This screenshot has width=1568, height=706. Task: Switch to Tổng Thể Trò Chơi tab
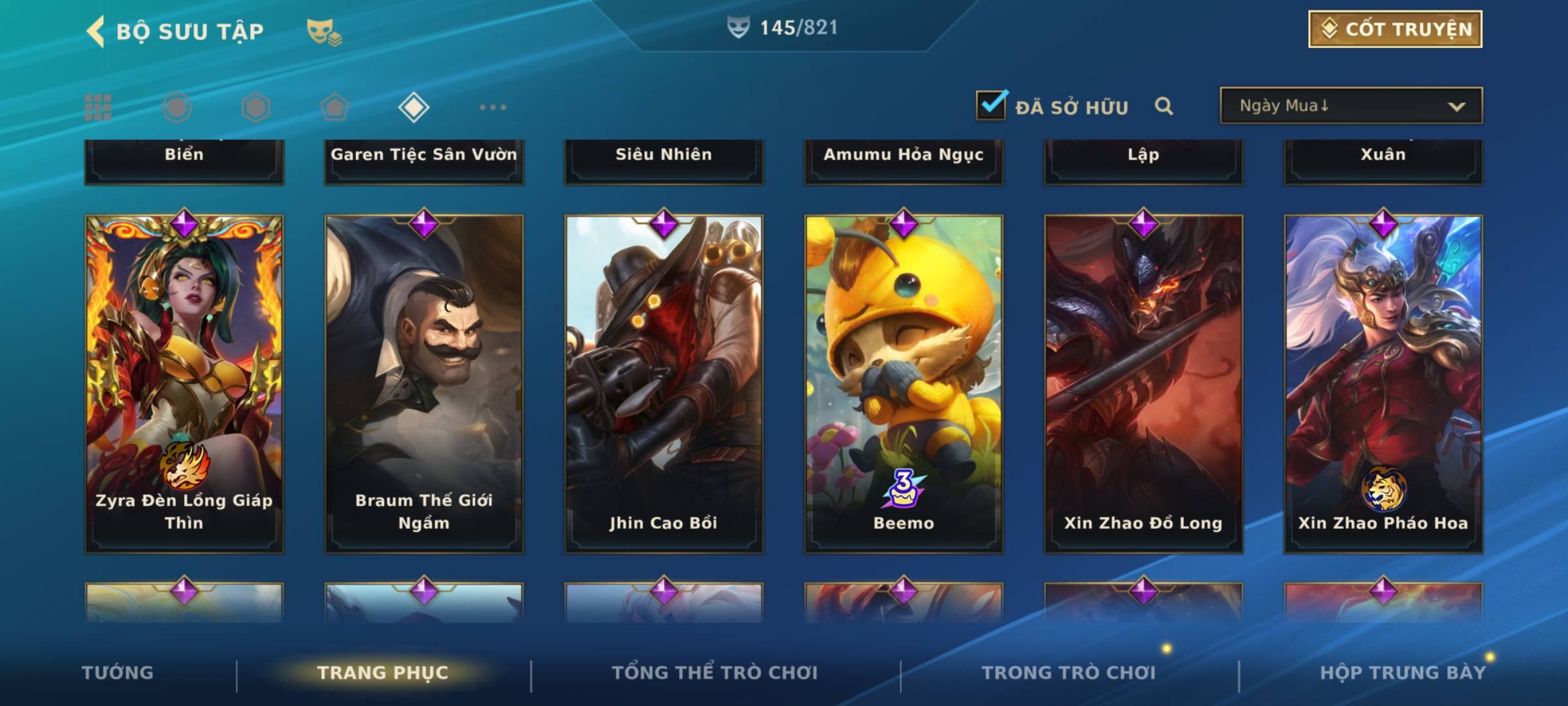[x=715, y=673]
